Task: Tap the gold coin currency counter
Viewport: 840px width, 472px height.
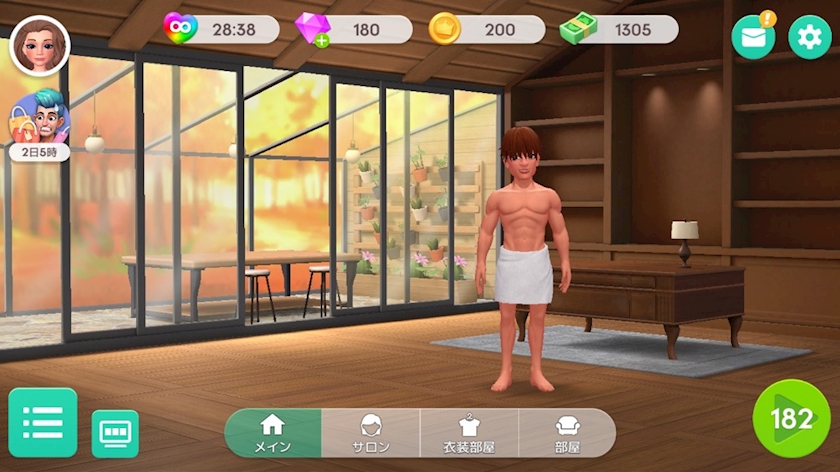Action: pyautogui.click(x=487, y=29)
